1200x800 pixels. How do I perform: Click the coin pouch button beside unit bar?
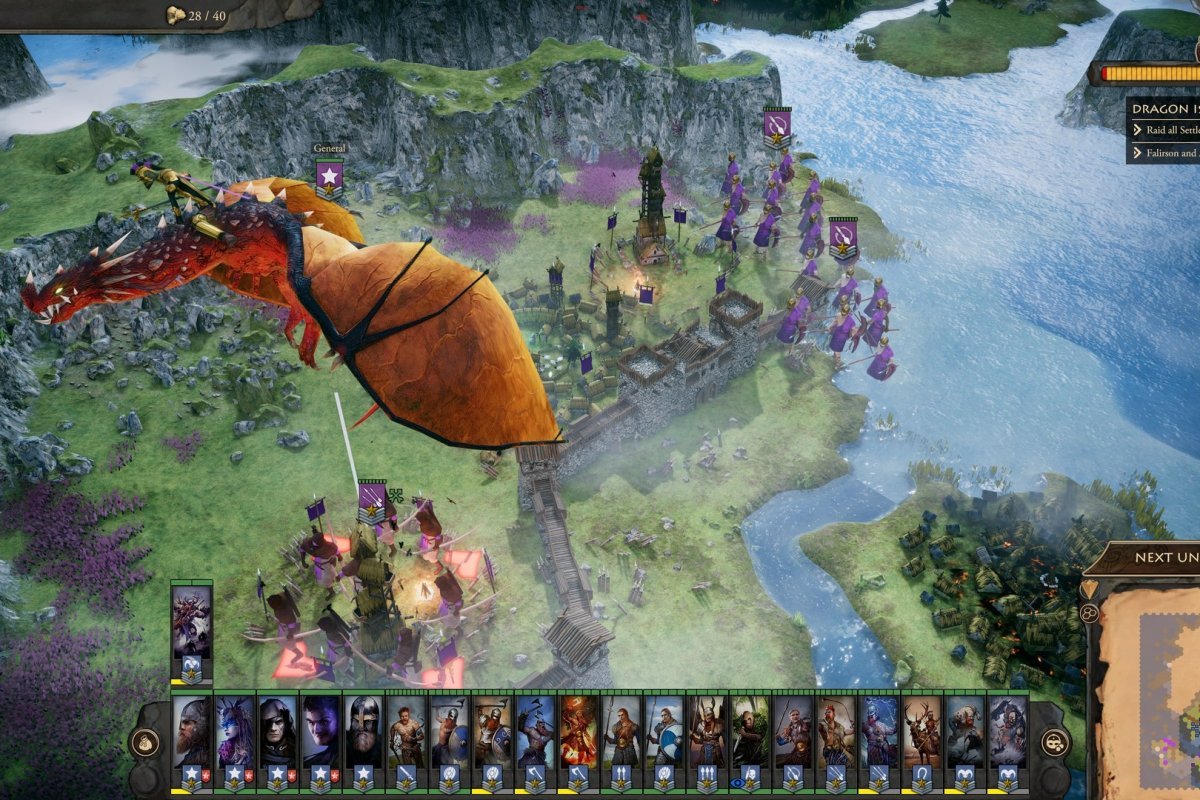pos(145,742)
